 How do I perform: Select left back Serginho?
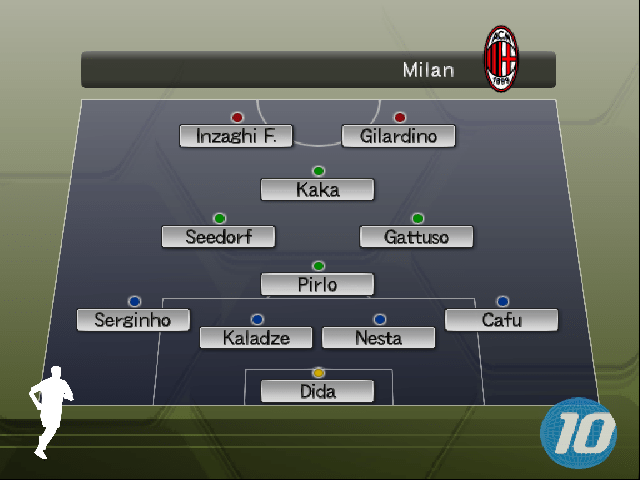[x=133, y=320]
